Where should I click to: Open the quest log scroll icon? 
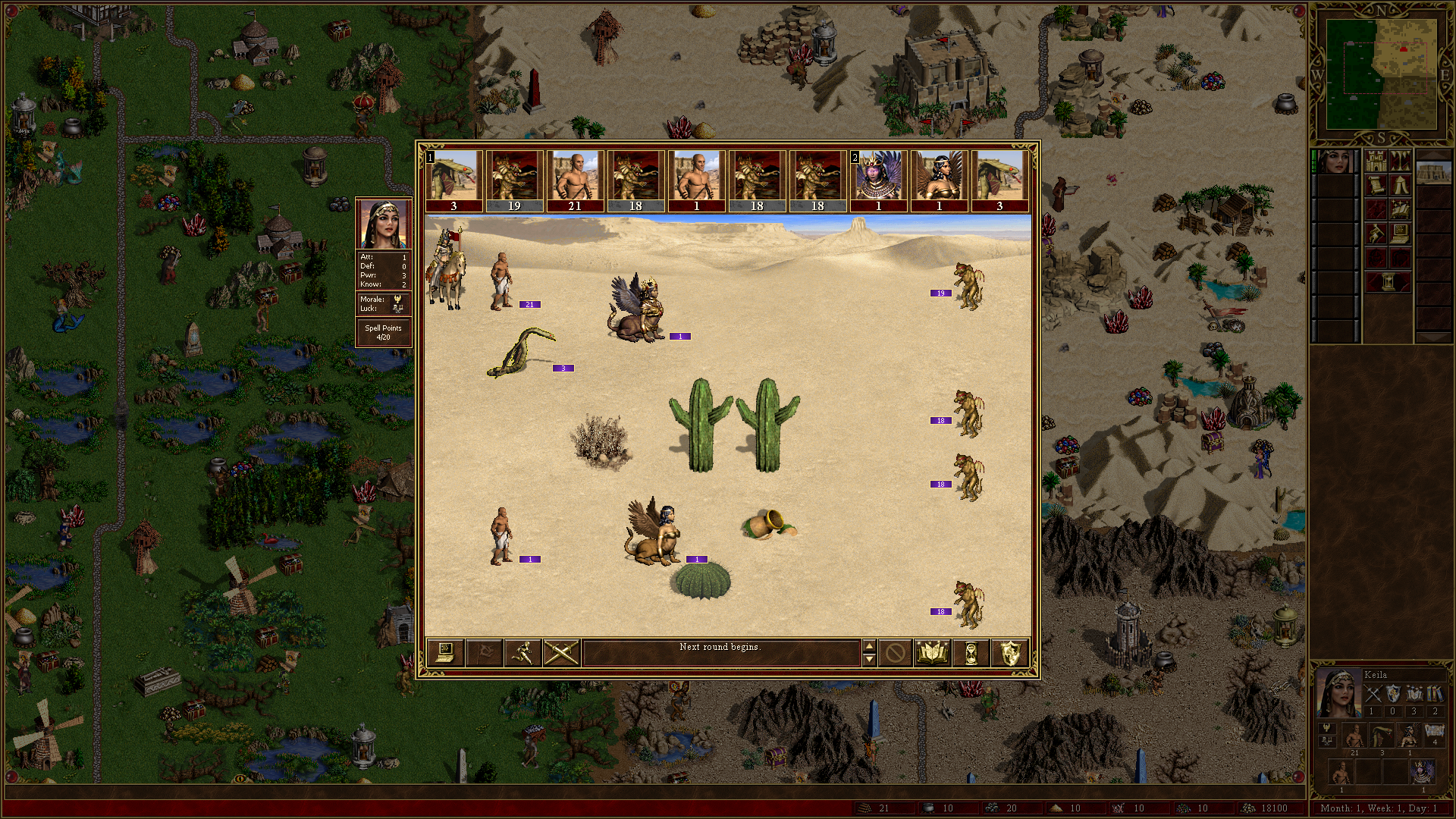coord(1376,185)
